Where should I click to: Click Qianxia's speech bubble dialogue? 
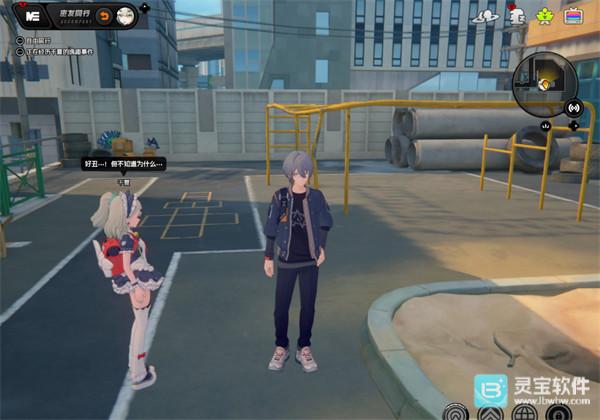pos(124,164)
